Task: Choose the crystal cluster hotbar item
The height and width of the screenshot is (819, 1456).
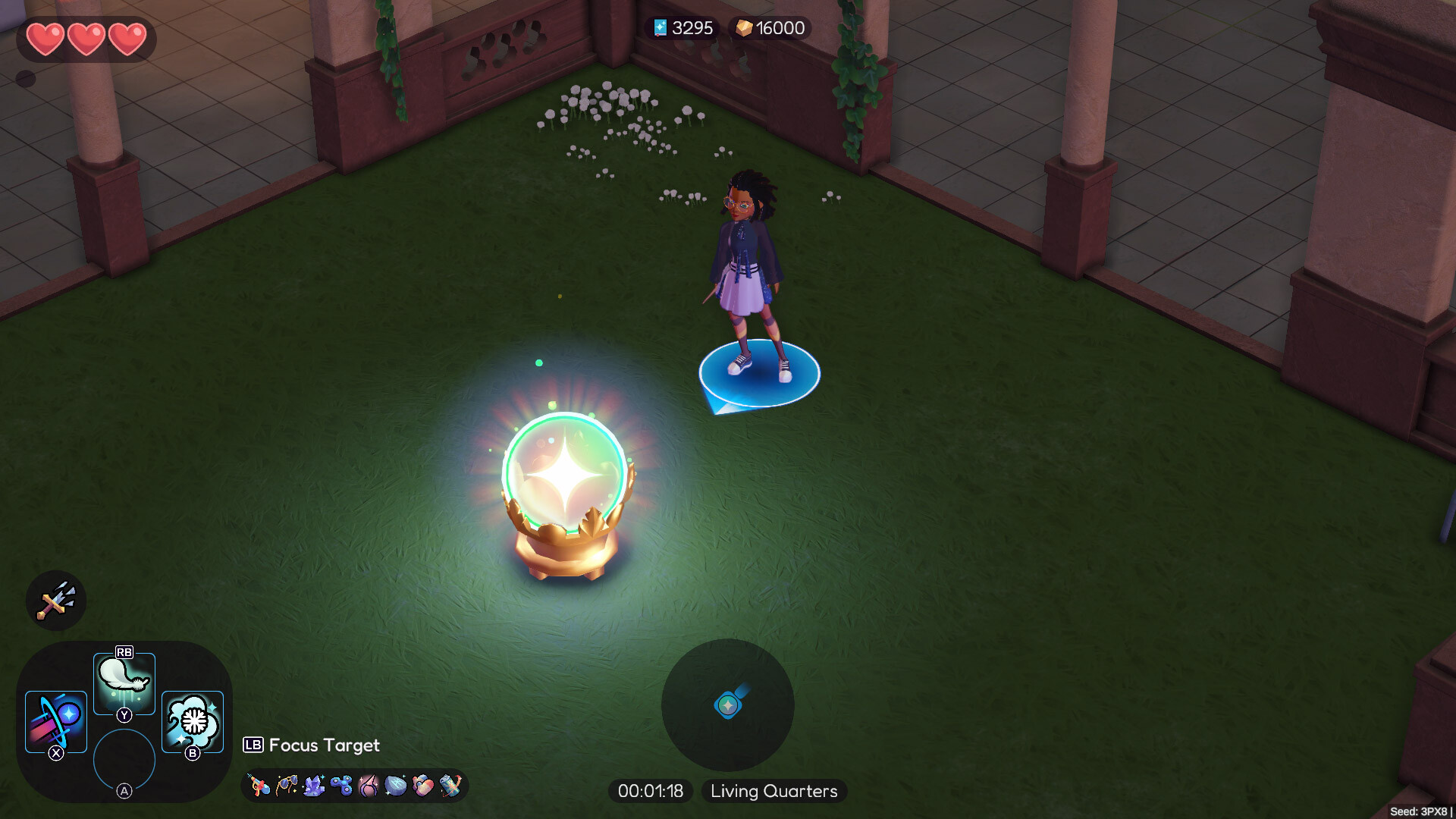Action: pos(312,785)
